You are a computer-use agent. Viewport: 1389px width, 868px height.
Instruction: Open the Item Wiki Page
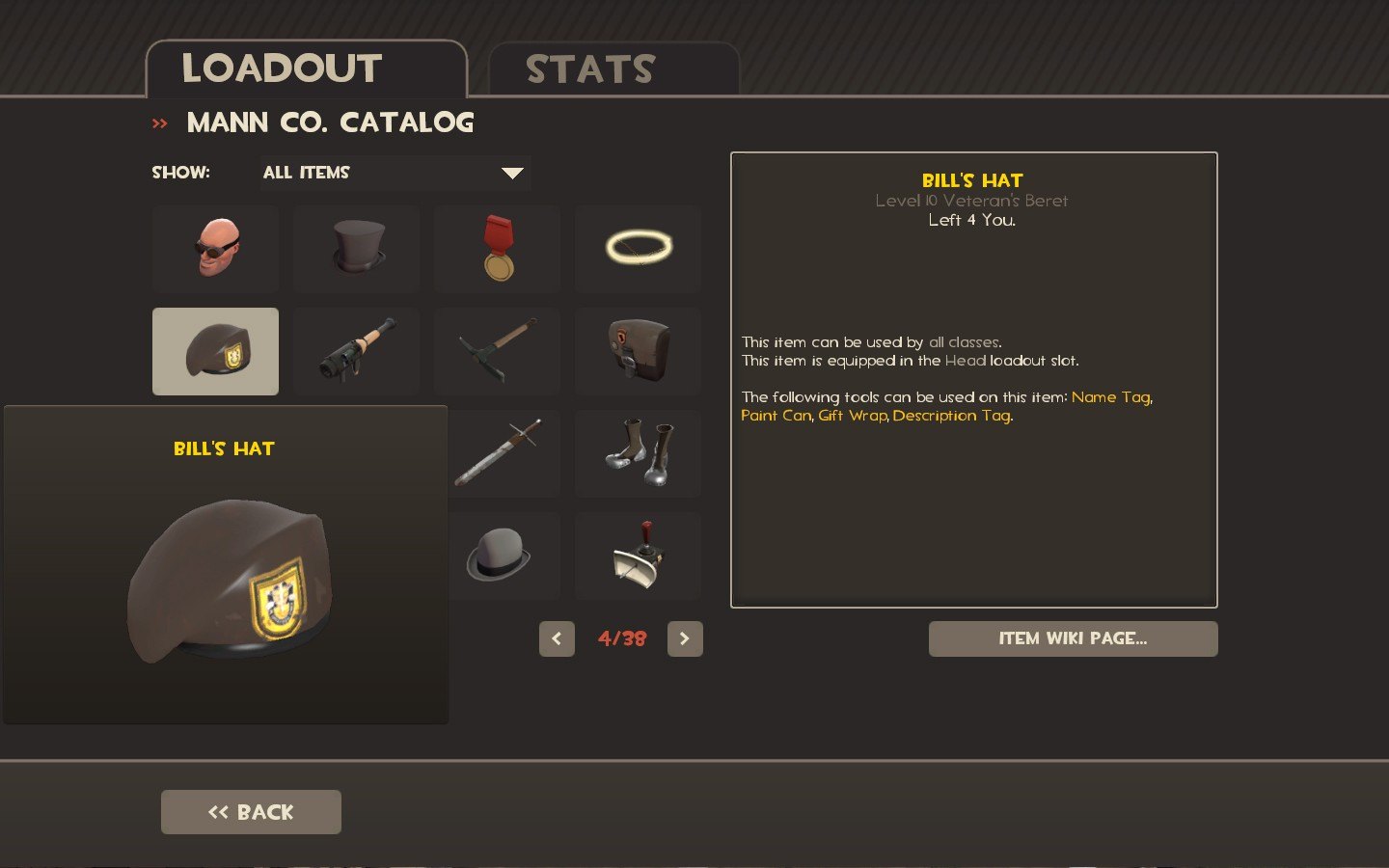point(1073,638)
